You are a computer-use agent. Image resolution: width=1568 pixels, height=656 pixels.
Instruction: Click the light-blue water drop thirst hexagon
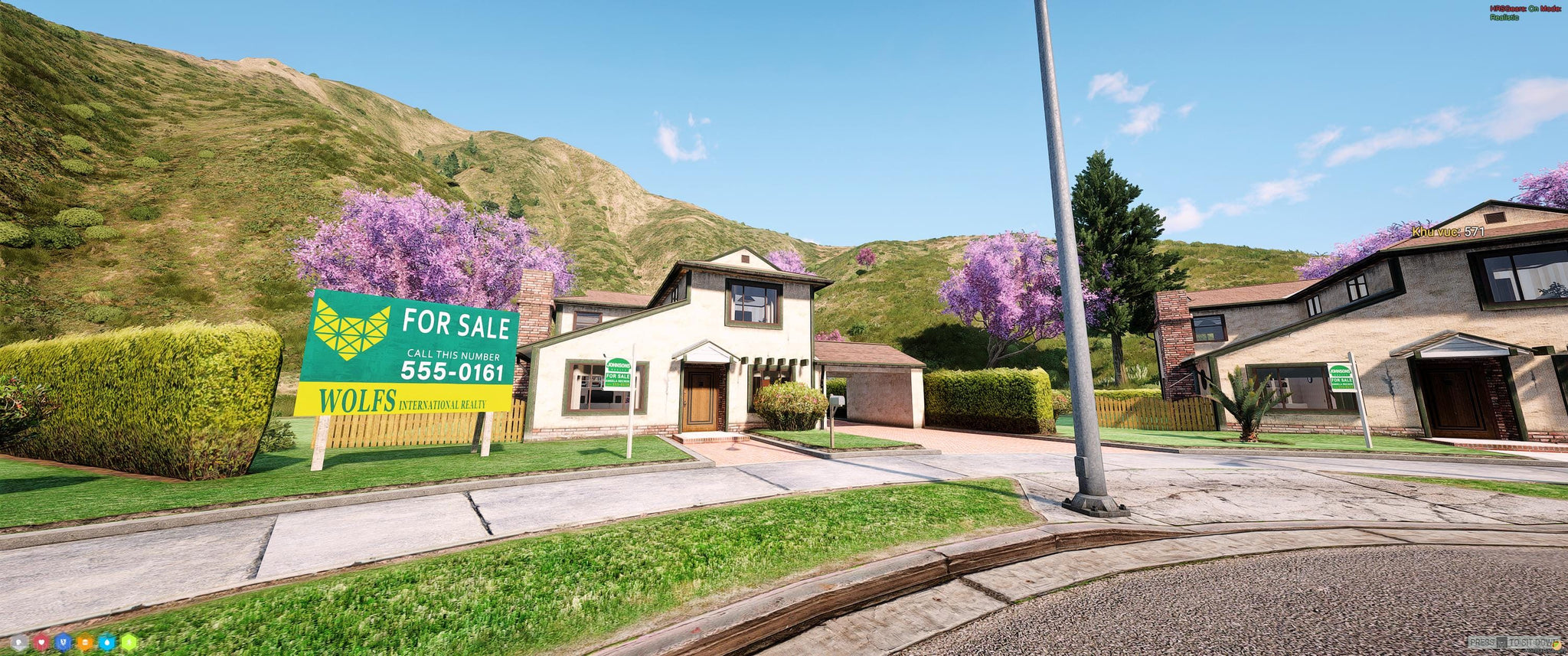click(x=106, y=642)
